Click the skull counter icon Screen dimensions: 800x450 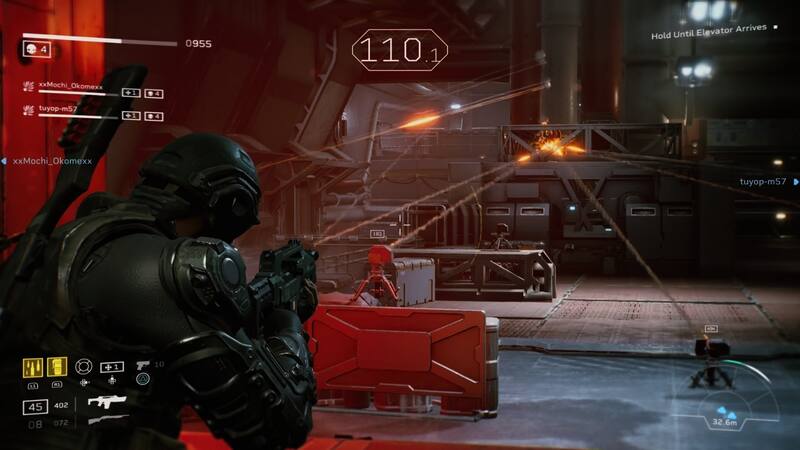[30, 47]
